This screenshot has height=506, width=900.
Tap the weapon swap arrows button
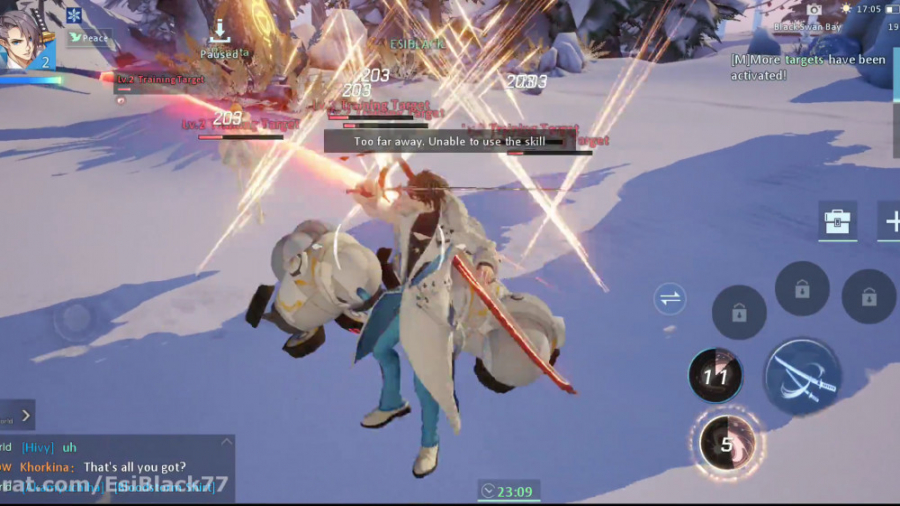(670, 297)
